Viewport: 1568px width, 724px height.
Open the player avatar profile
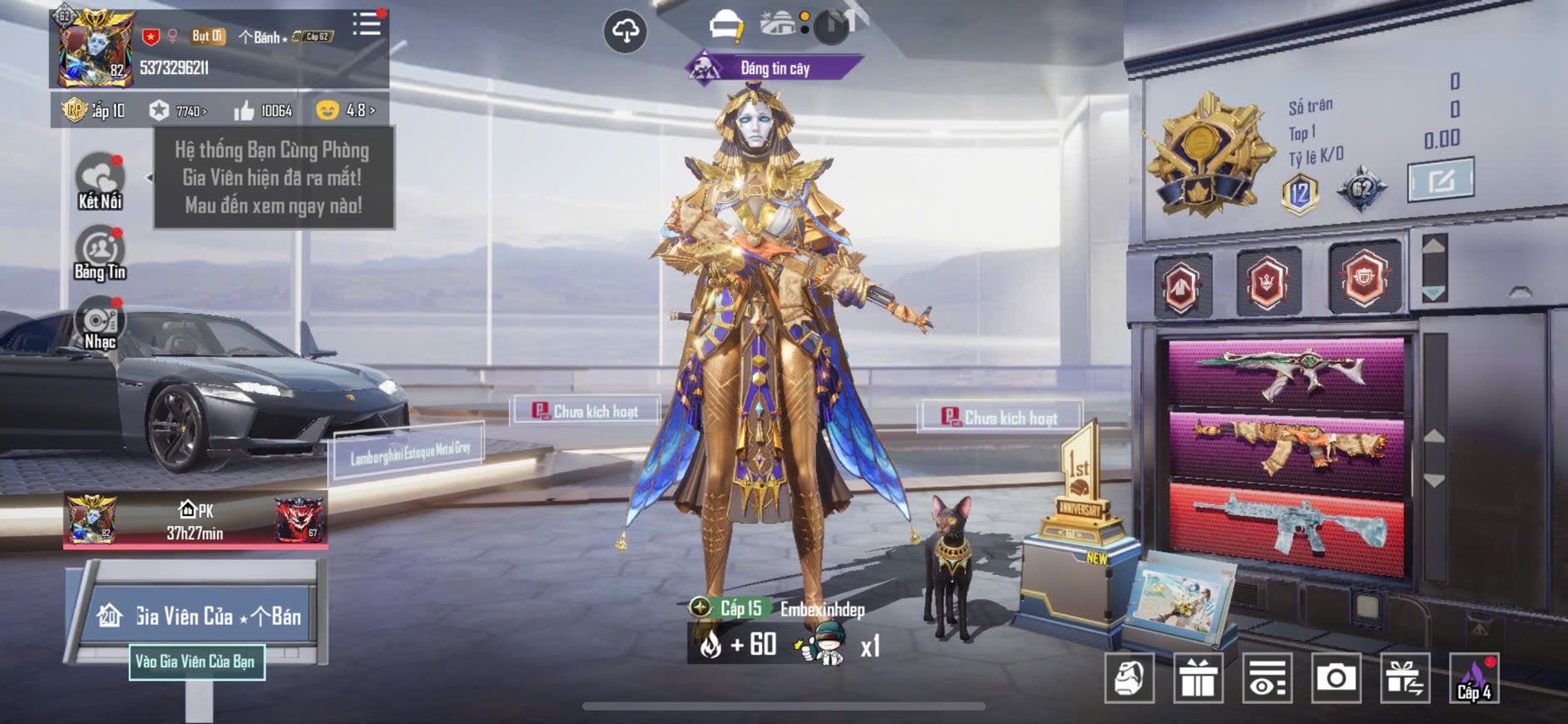click(93, 49)
